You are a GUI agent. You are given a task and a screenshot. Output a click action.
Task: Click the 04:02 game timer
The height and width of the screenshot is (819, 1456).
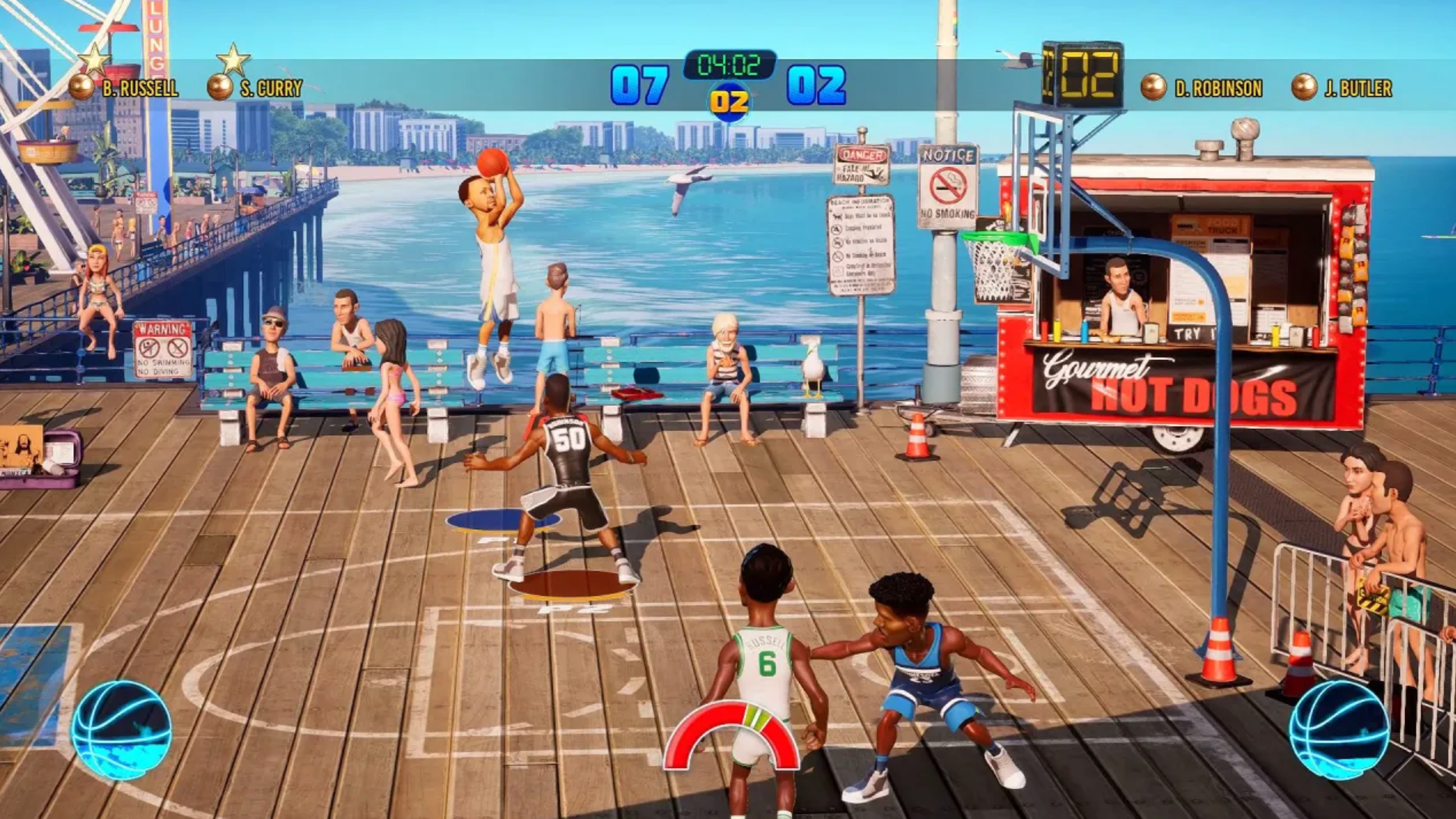pyautogui.click(x=731, y=65)
